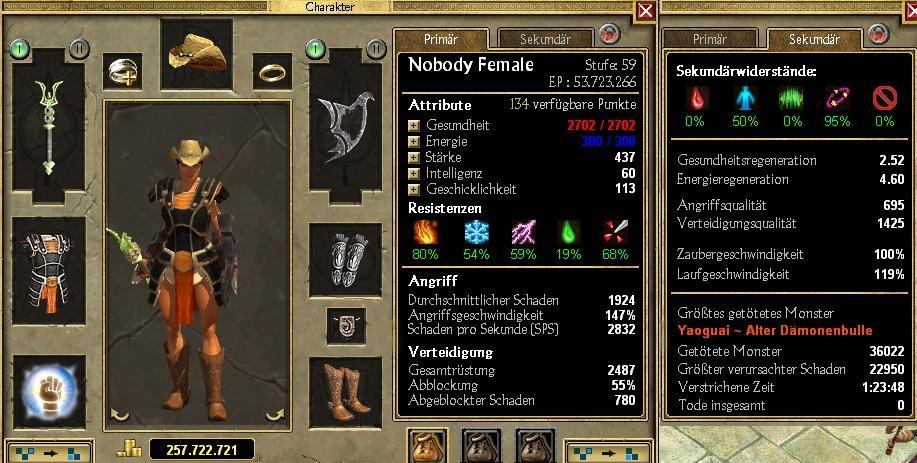Rotate the character using the left arrow
917x463 pixels.
(x=119, y=414)
